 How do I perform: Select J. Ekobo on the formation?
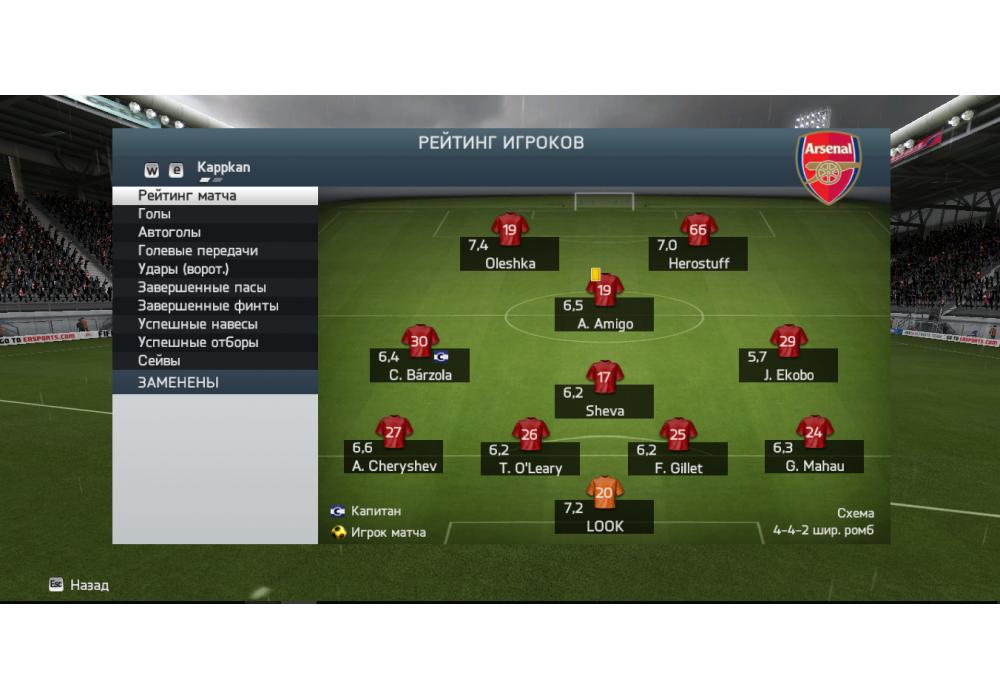(788, 342)
